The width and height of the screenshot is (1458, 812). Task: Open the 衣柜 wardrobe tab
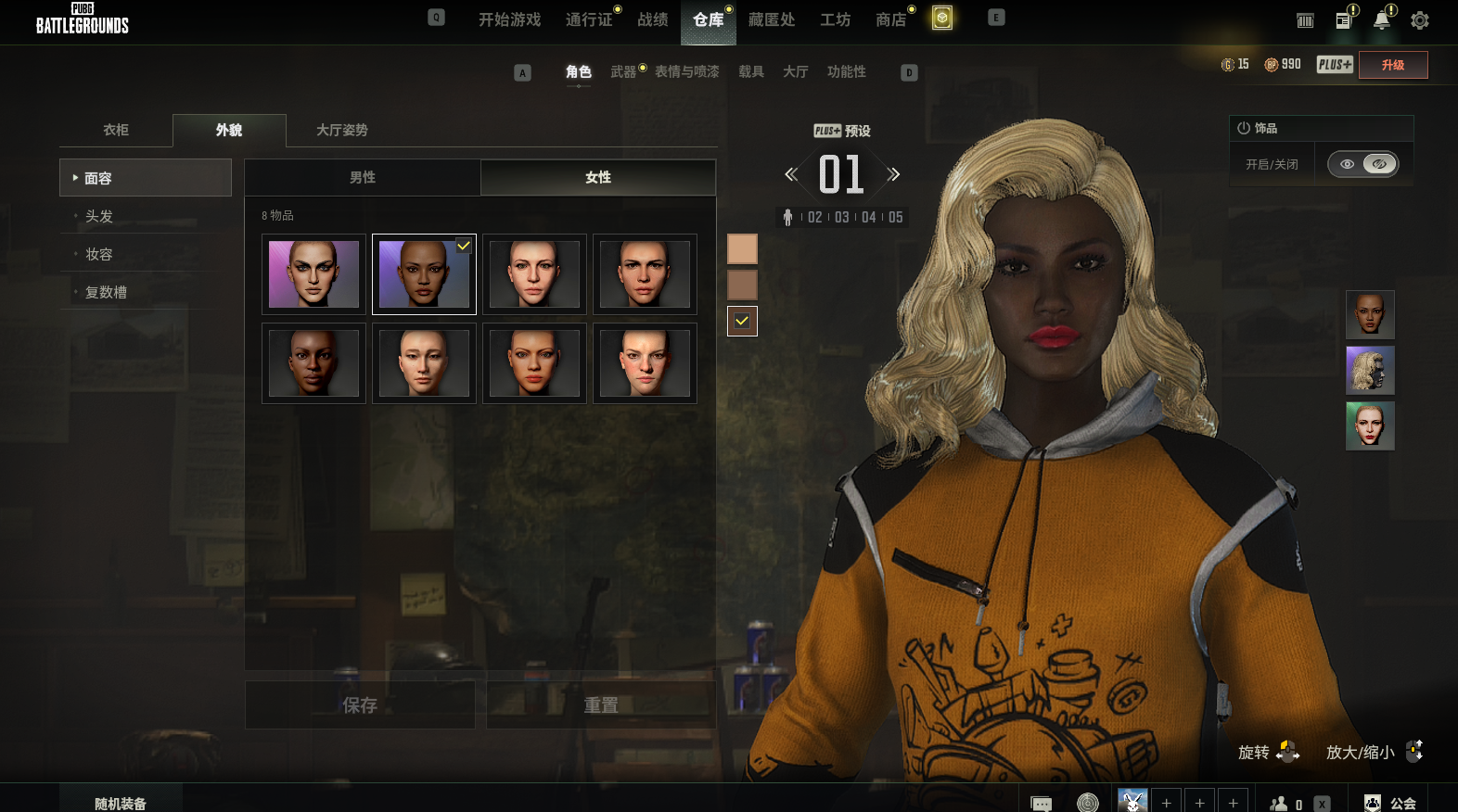tap(116, 130)
